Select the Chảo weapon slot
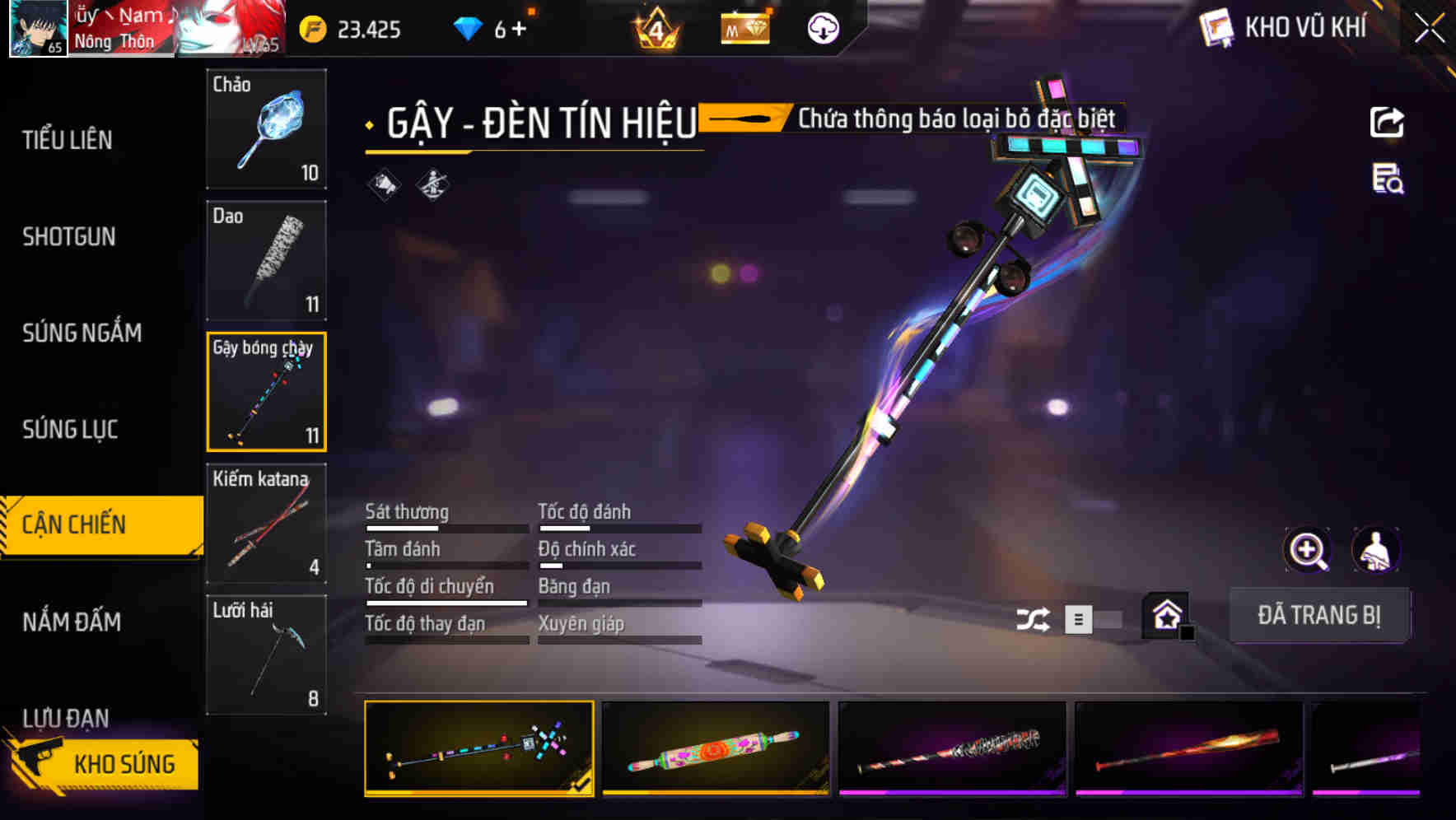 [266, 128]
